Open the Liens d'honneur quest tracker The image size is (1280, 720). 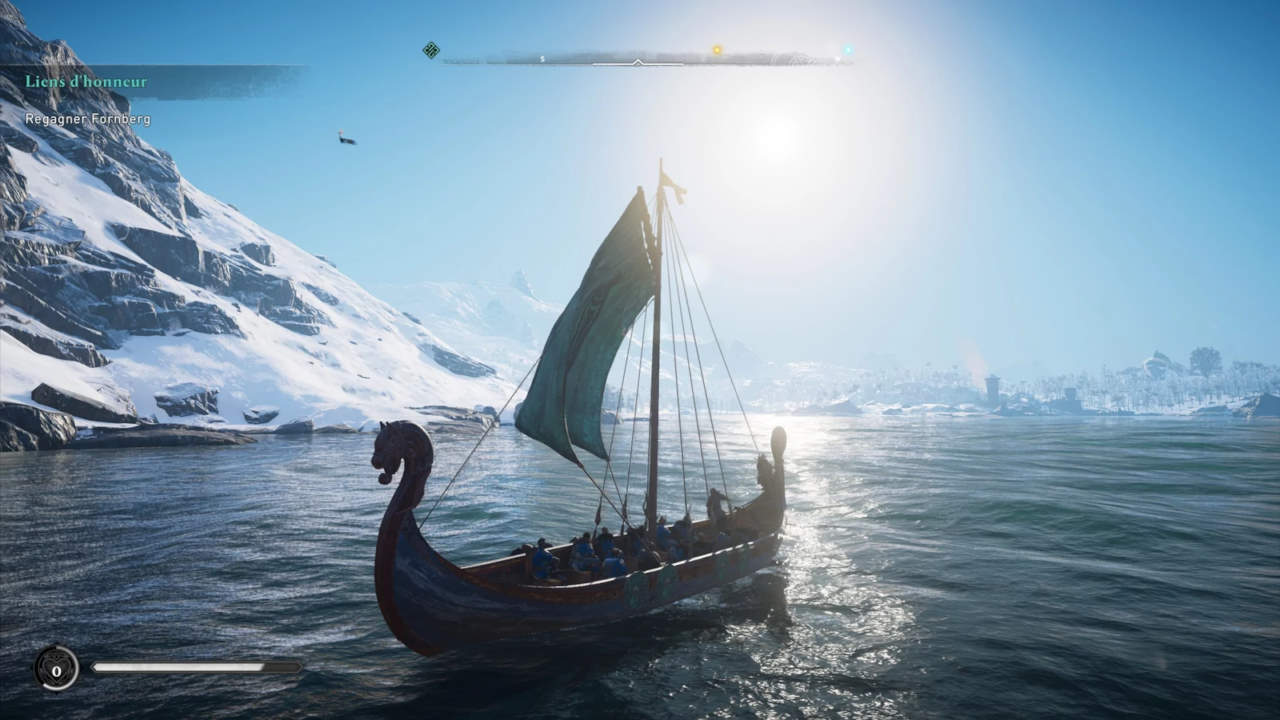86,81
